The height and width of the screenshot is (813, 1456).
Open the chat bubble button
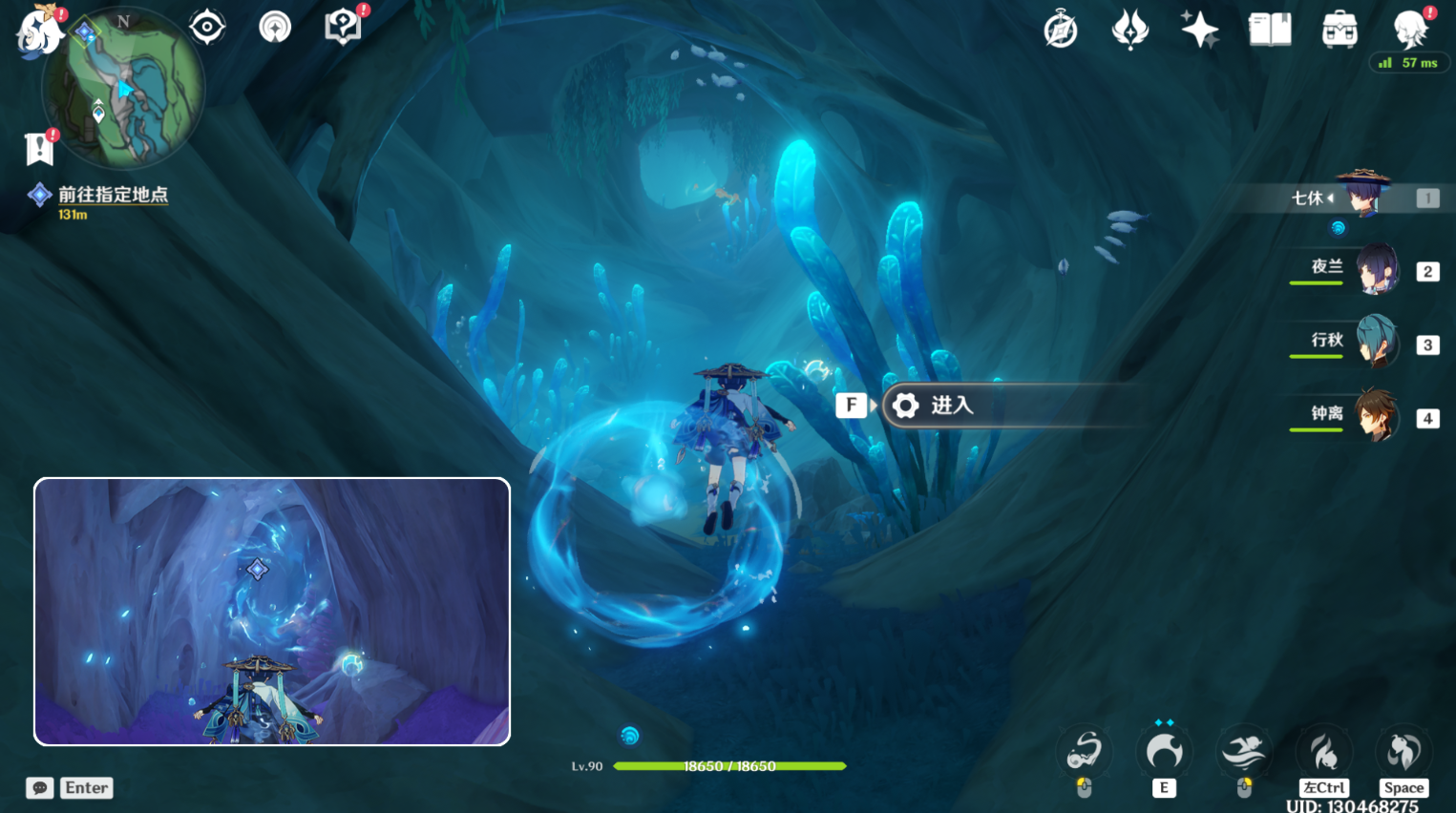tap(39, 788)
